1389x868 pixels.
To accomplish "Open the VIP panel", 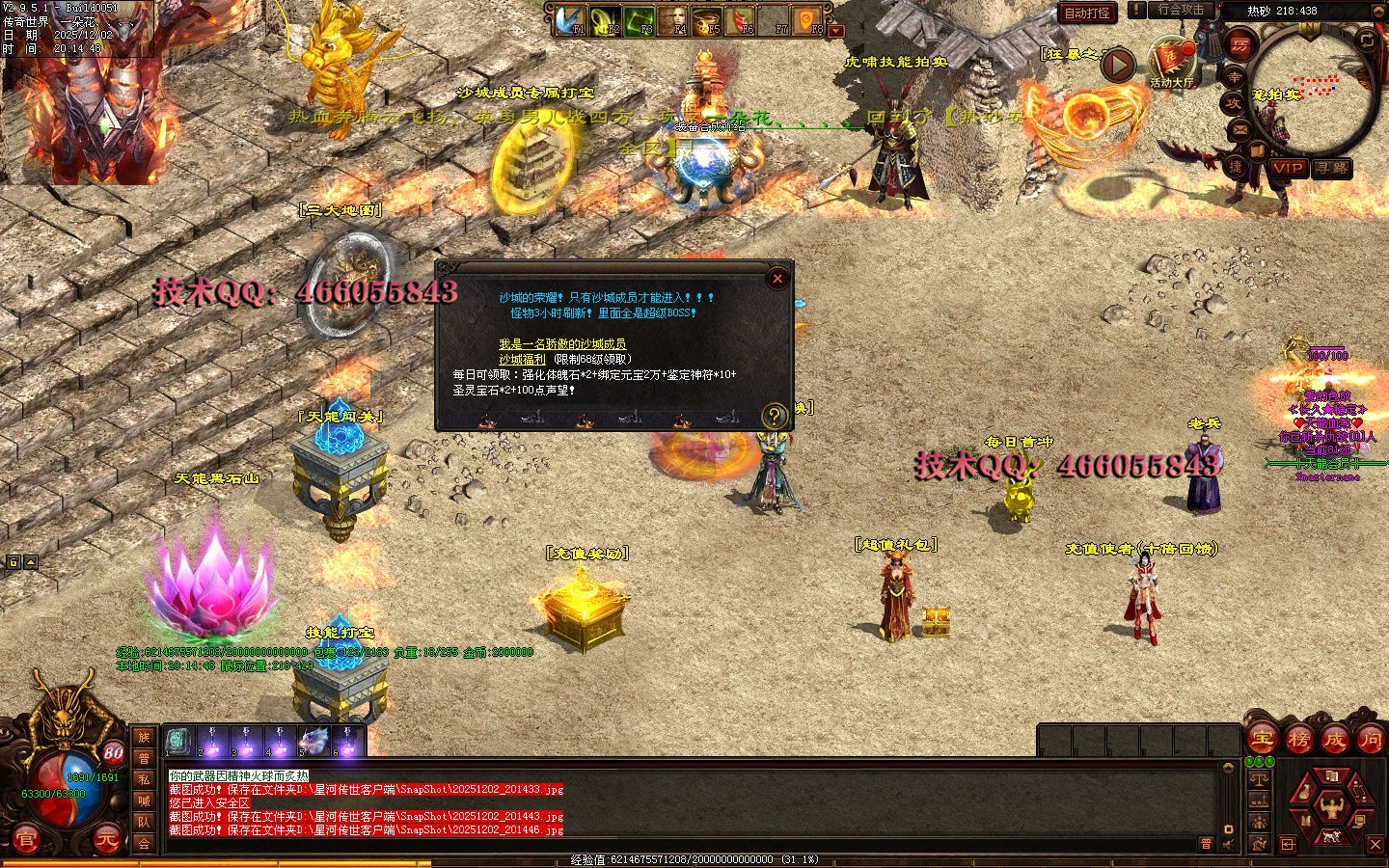I will pos(1288,168).
